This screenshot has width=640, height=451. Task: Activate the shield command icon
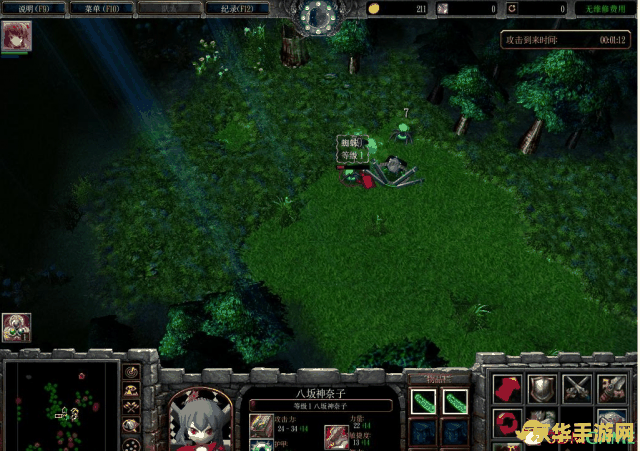pyautogui.click(x=541, y=388)
